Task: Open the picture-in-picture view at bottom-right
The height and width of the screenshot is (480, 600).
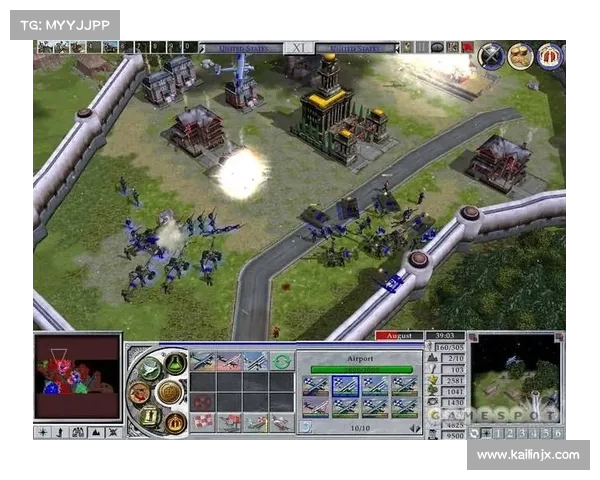Action: (516, 377)
